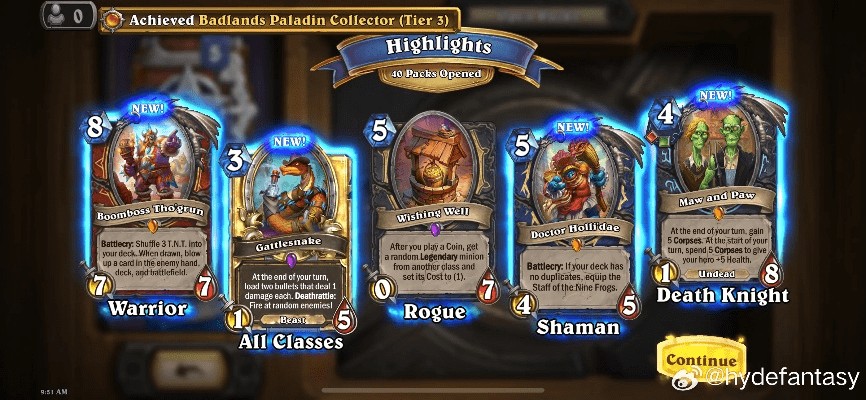This screenshot has width=866, height=400.
Task: Open the Badlands Paladin Collector achievement banner
Action: 281,18
